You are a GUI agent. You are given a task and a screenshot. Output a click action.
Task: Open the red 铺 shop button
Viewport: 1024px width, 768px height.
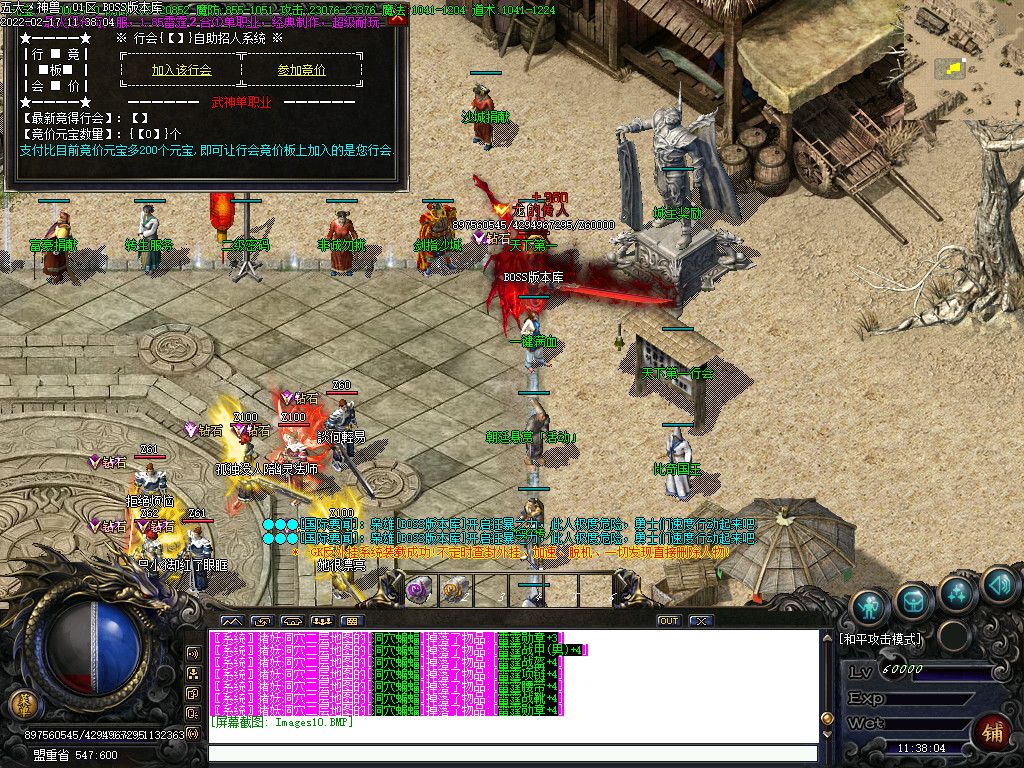coord(992,730)
